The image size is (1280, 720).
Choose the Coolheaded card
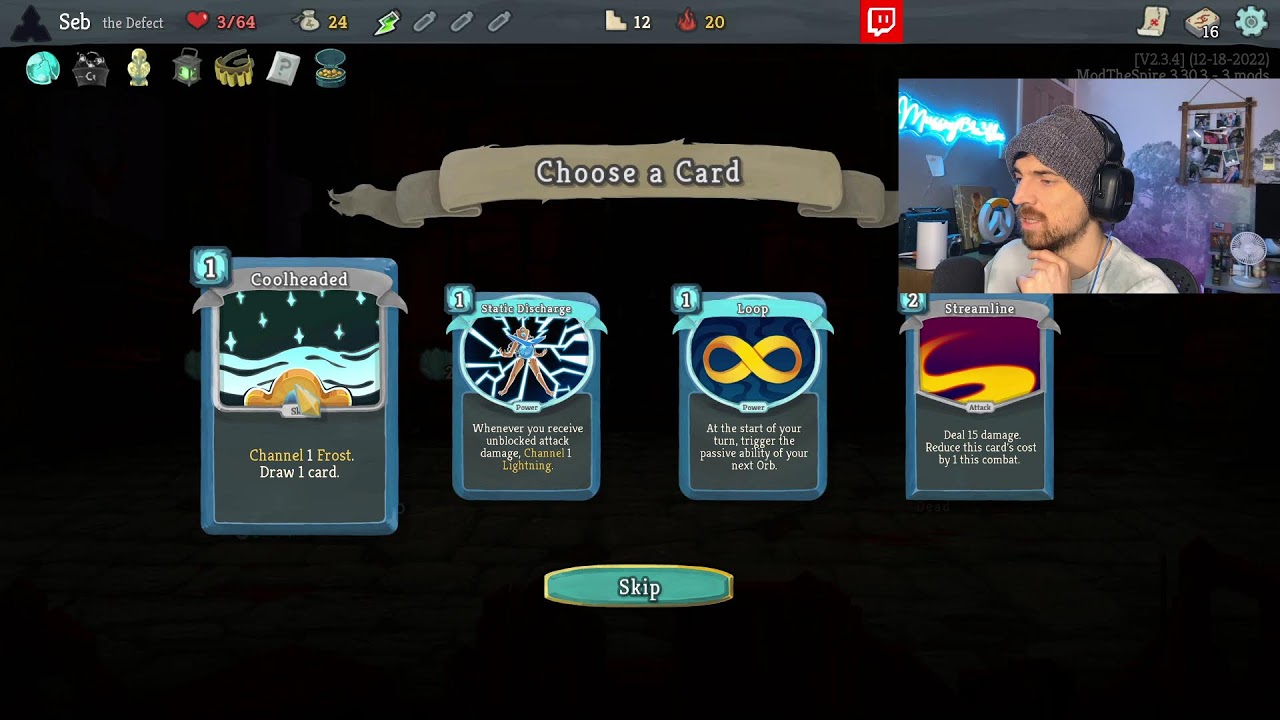click(299, 395)
